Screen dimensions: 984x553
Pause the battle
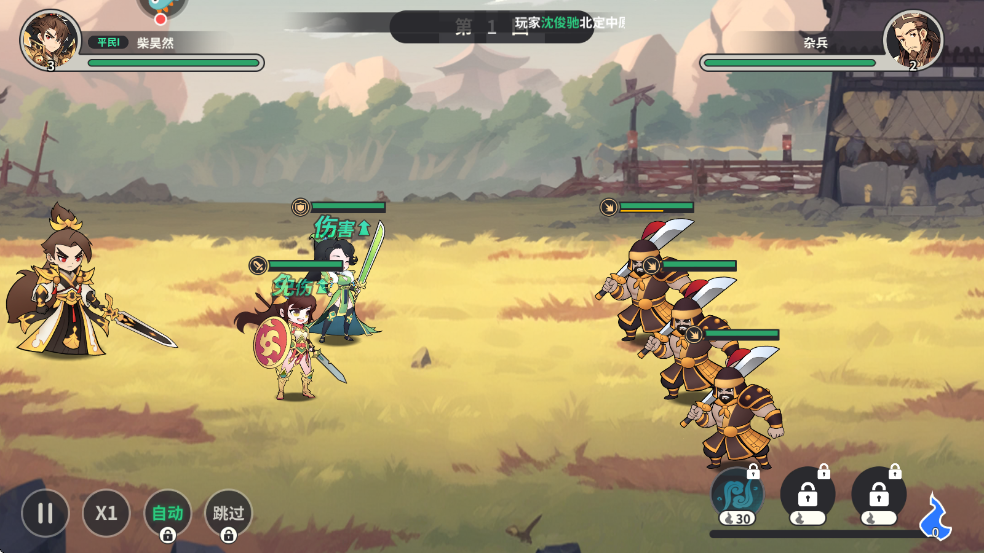(x=45, y=513)
